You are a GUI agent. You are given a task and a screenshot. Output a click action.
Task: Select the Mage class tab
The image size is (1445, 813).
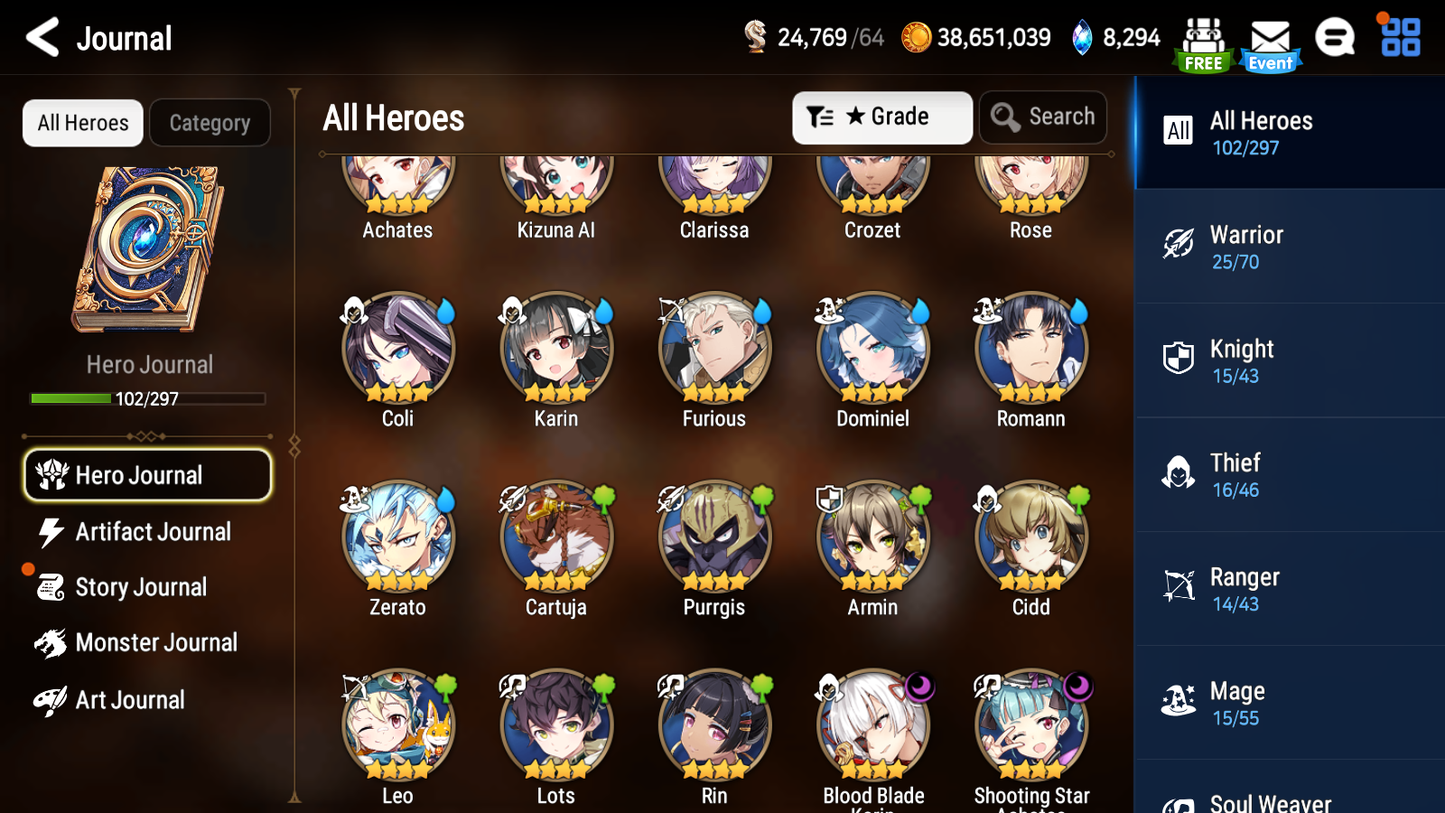(1289, 702)
